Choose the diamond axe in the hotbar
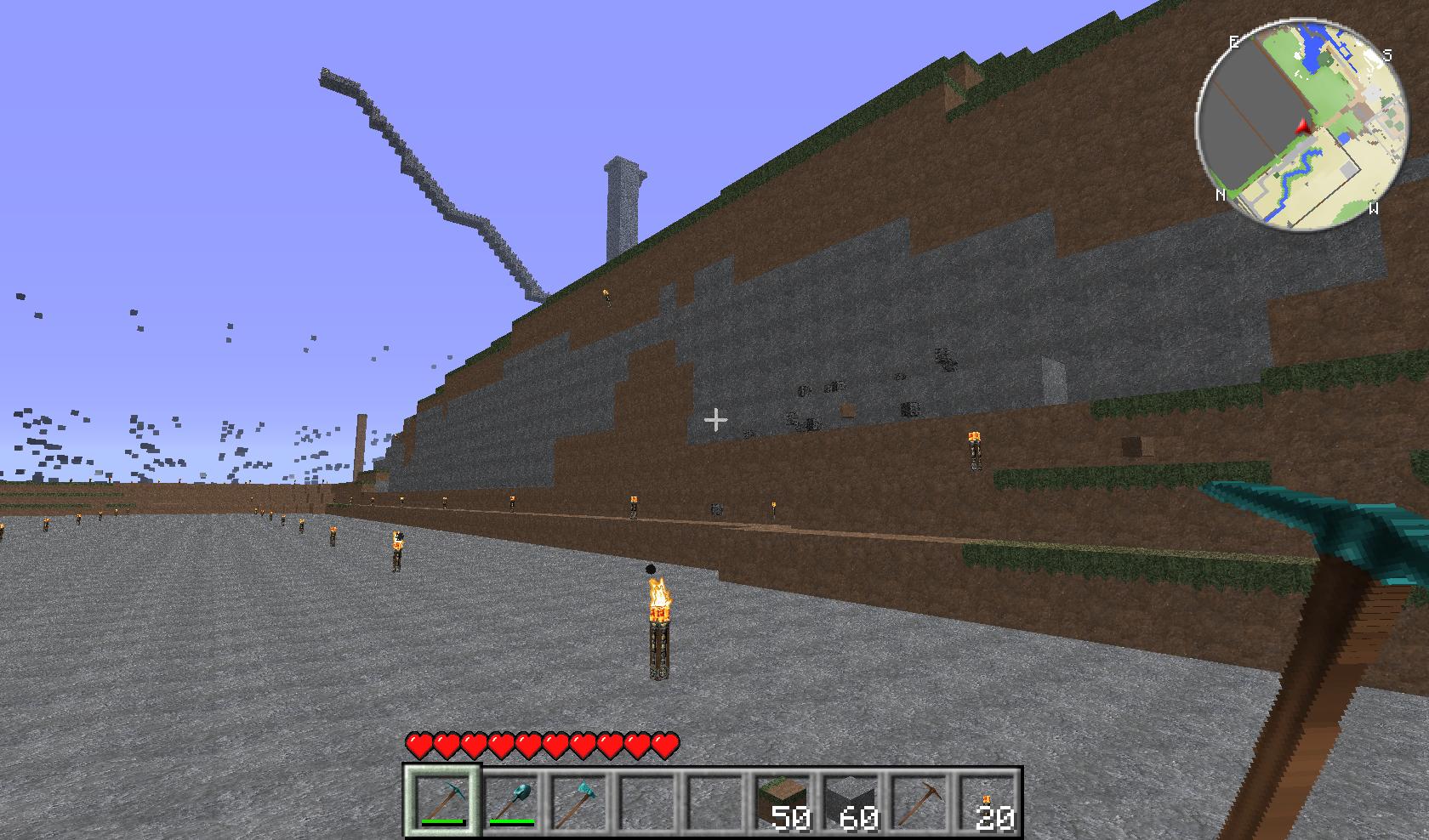1429x840 pixels. coord(580,801)
